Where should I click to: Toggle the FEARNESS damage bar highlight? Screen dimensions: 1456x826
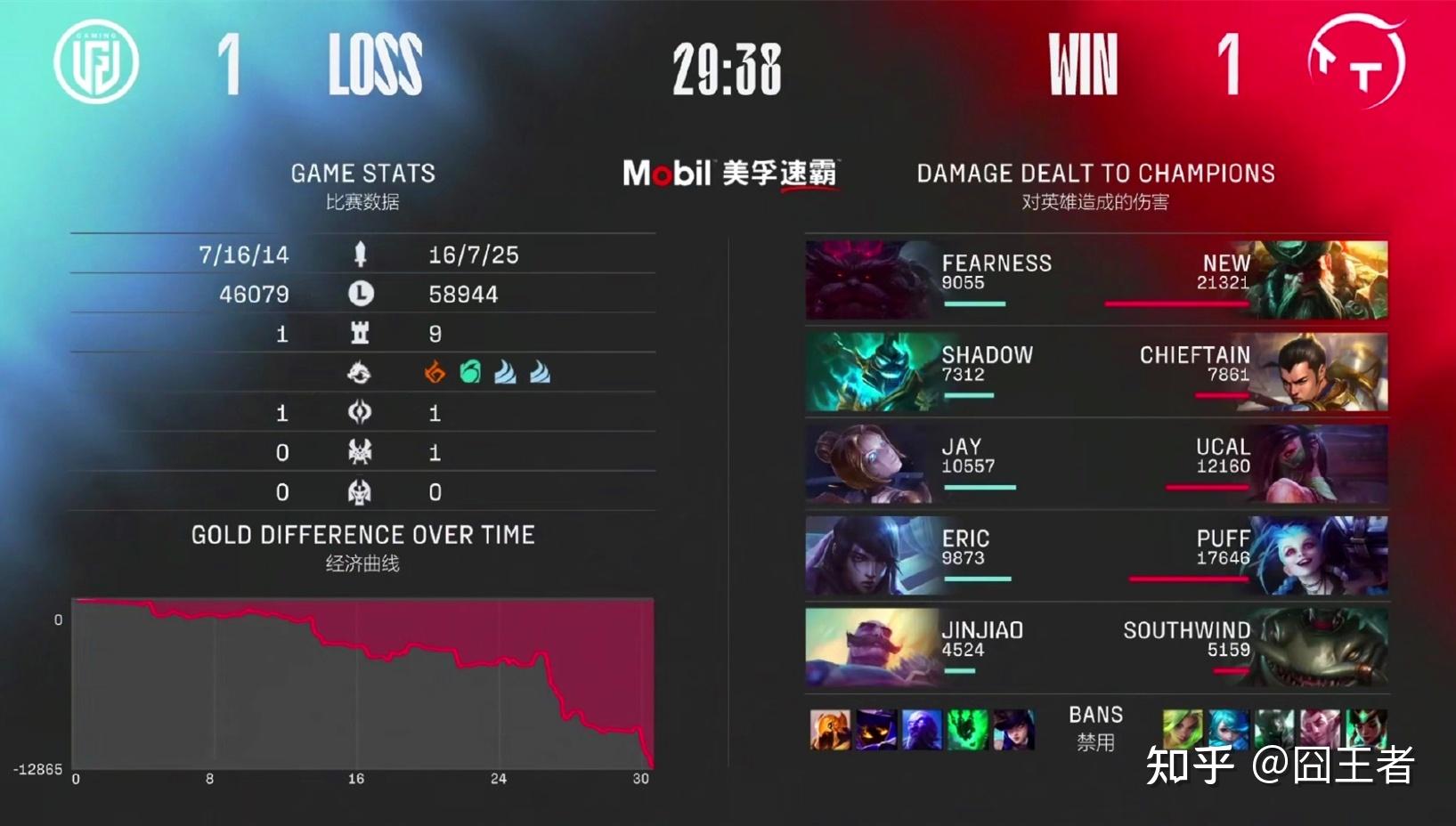pos(976,304)
